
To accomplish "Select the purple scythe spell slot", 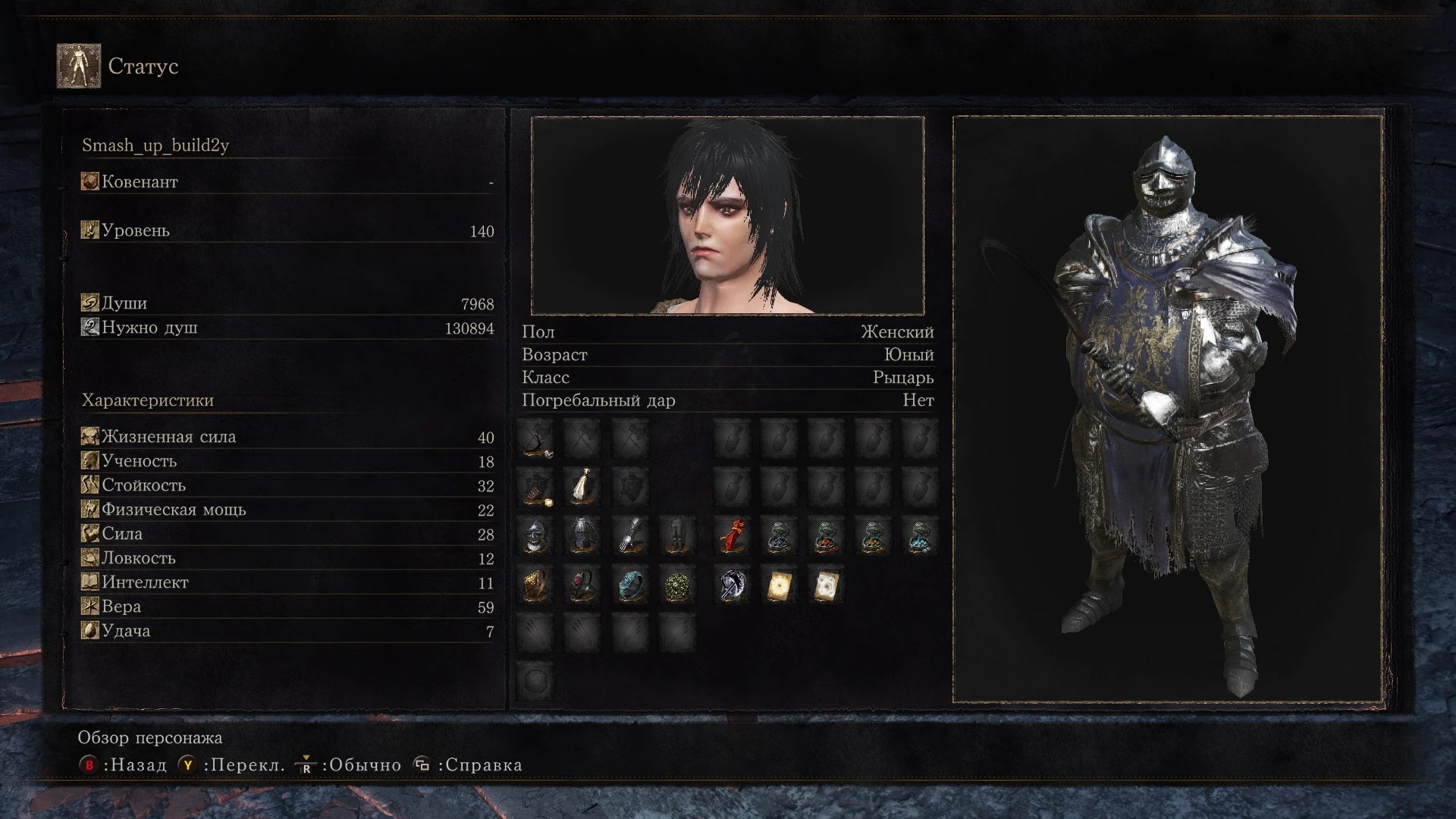I will click(733, 585).
